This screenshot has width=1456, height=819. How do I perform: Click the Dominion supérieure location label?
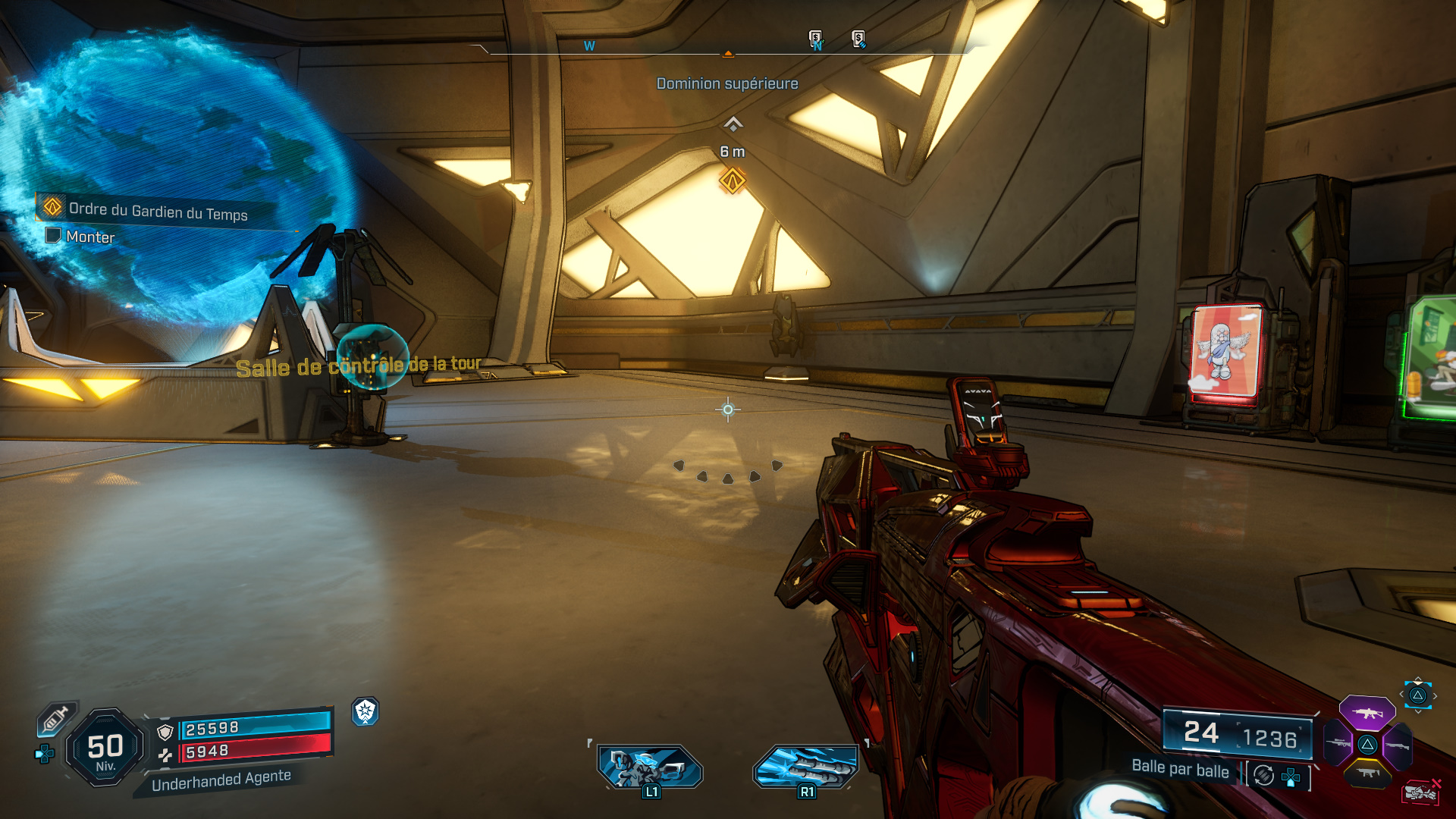click(727, 84)
